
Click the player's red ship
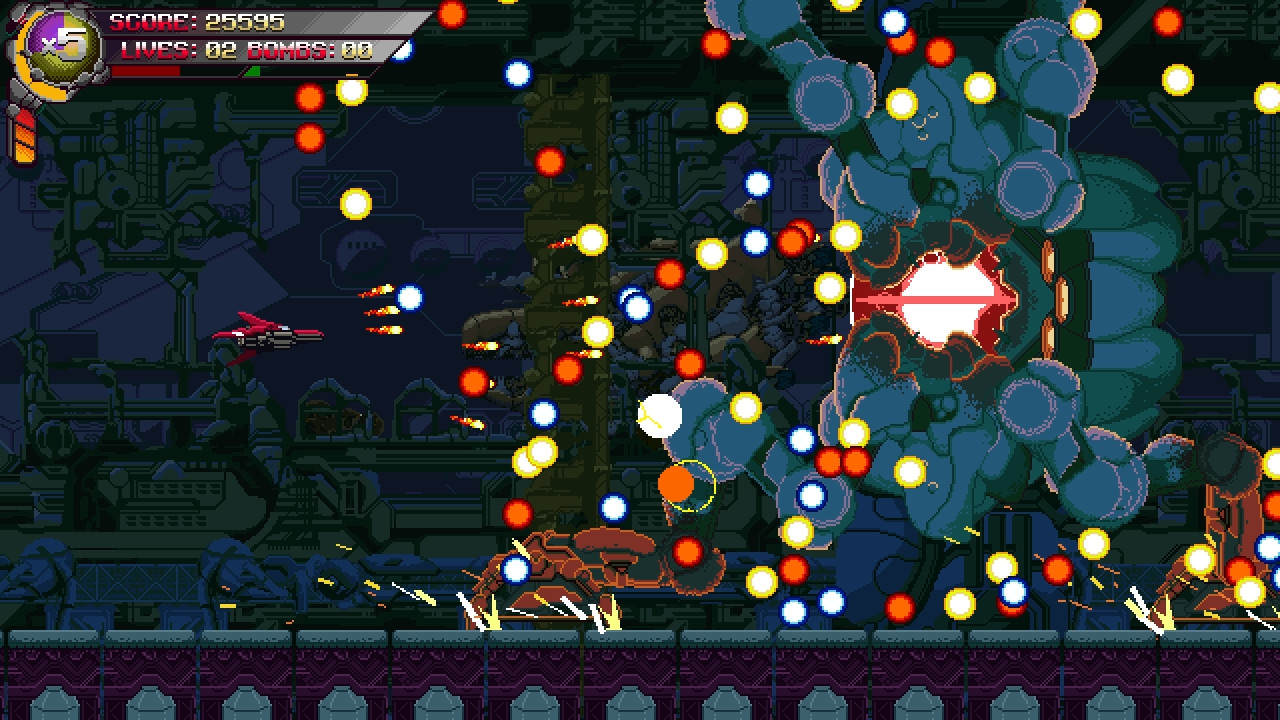coord(268,337)
